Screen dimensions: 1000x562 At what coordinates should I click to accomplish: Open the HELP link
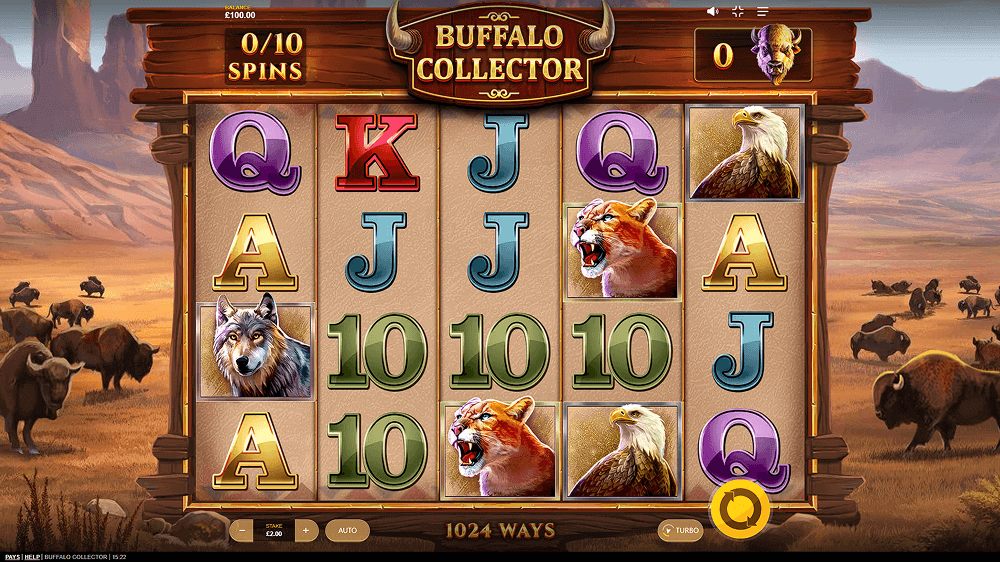pyautogui.click(x=33, y=557)
